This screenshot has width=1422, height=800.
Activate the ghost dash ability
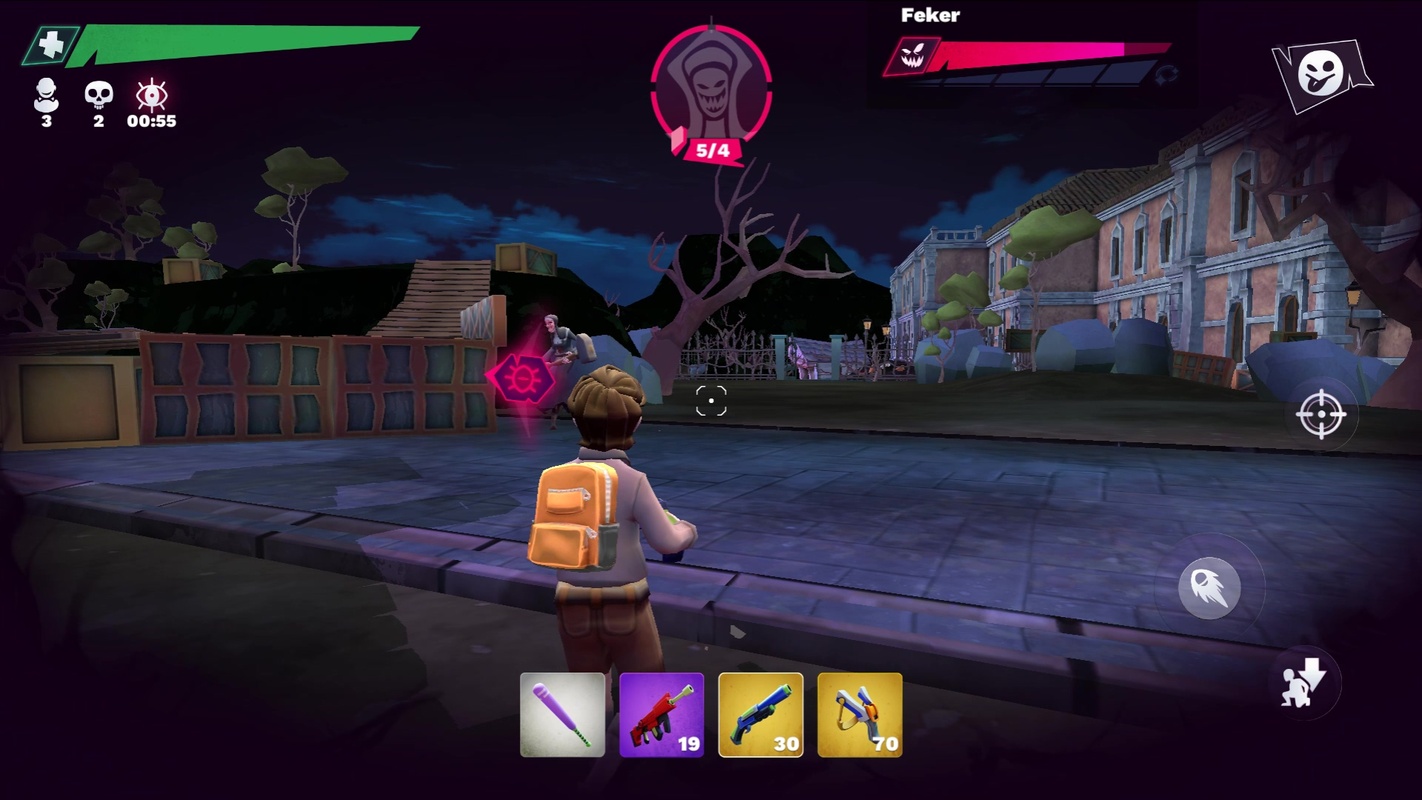(x=1209, y=588)
